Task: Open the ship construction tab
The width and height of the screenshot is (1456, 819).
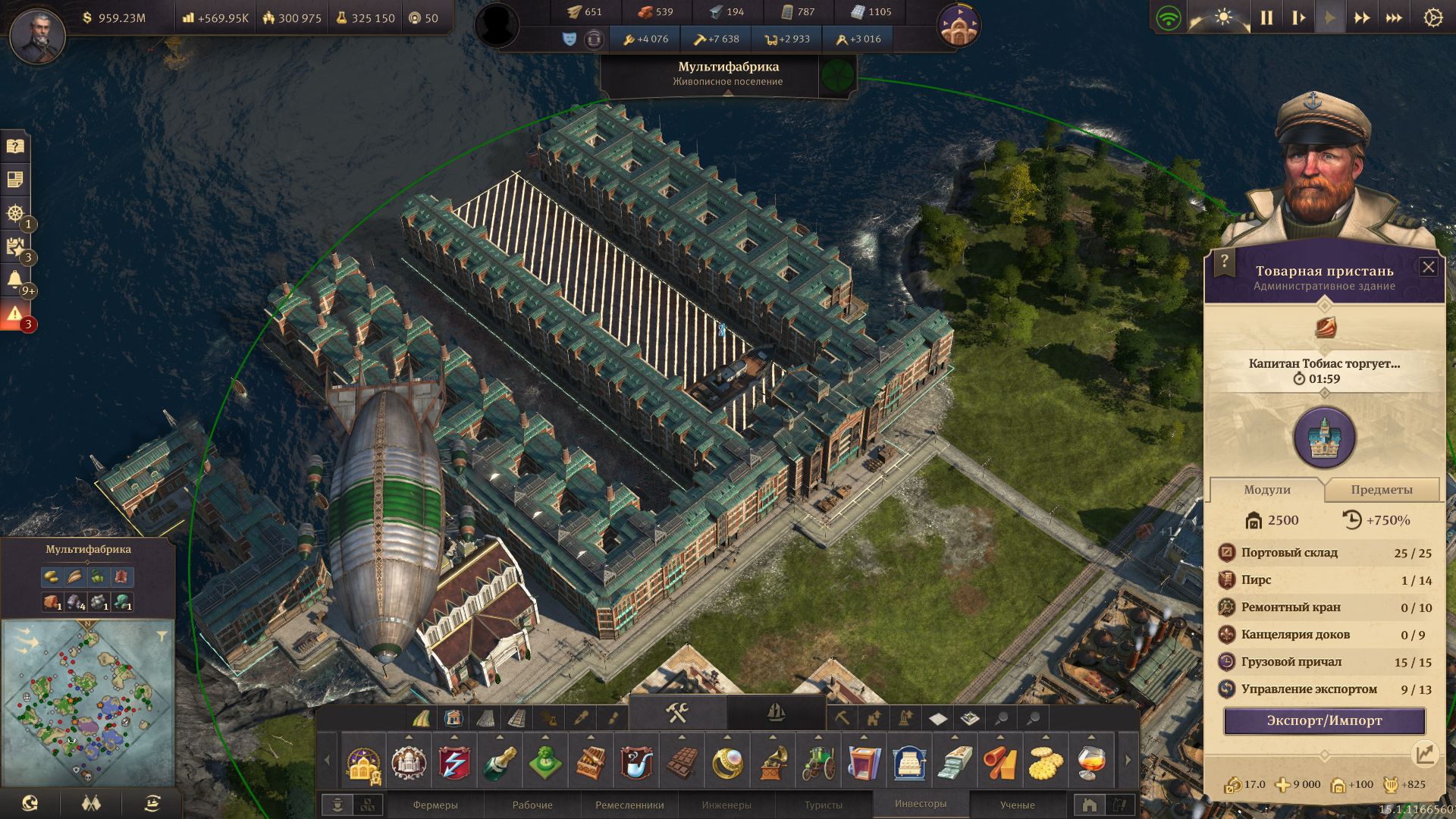Action: coord(776,713)
